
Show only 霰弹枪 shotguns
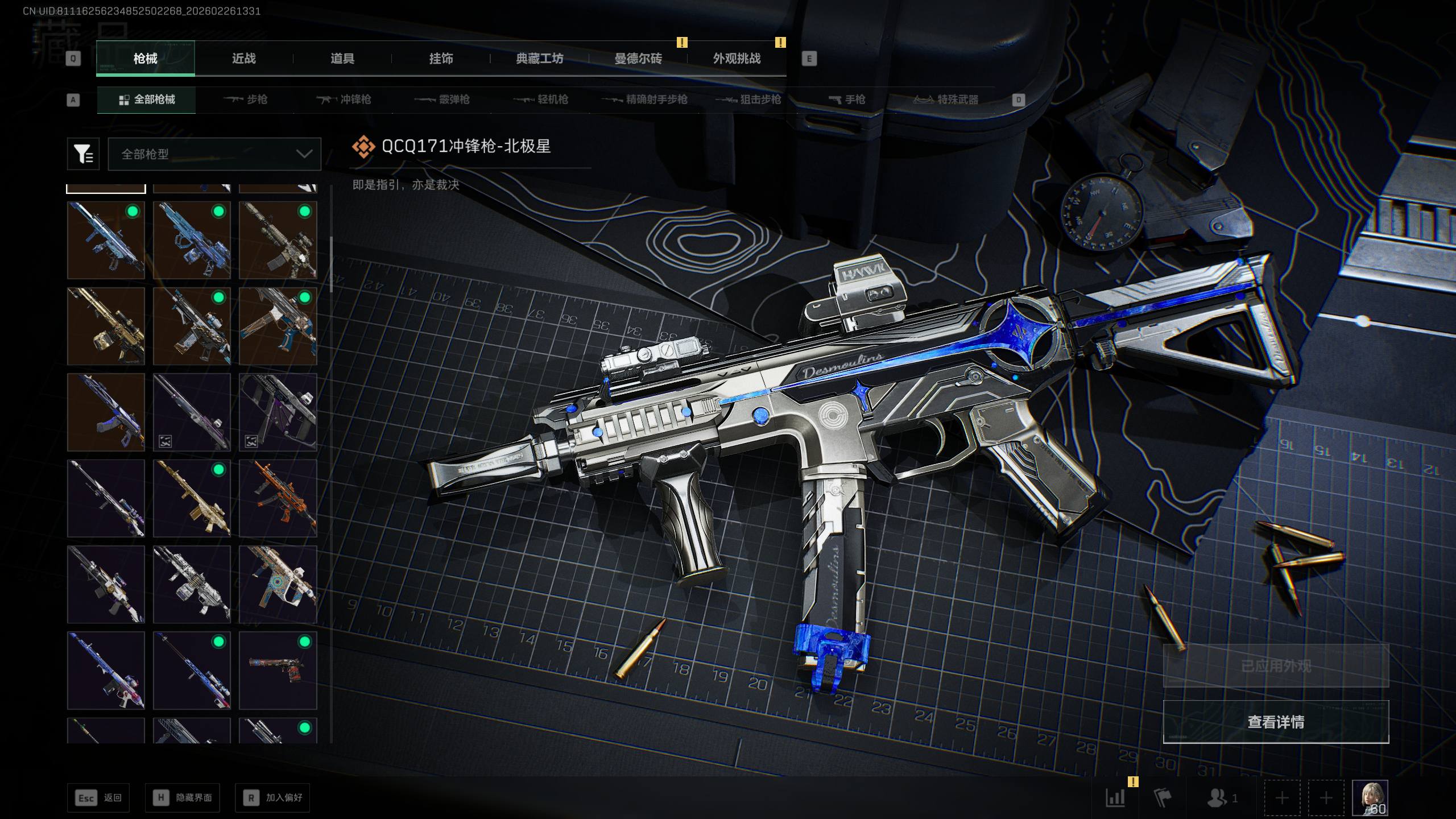pos(442,100)
